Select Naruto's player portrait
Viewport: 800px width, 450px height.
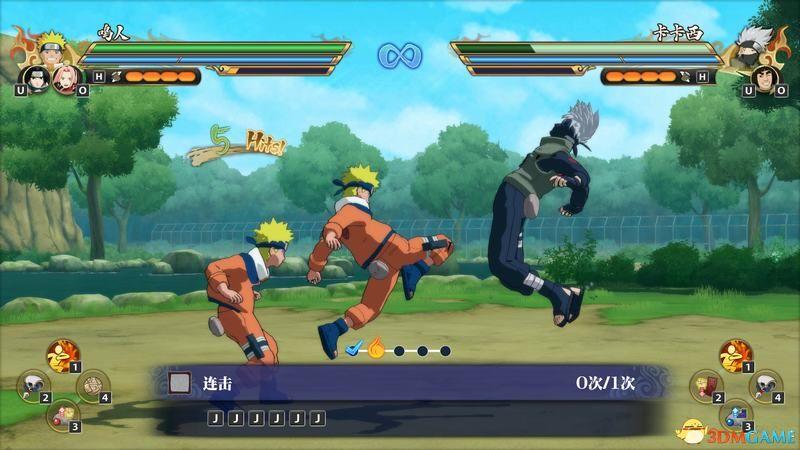tap(50, 49)
